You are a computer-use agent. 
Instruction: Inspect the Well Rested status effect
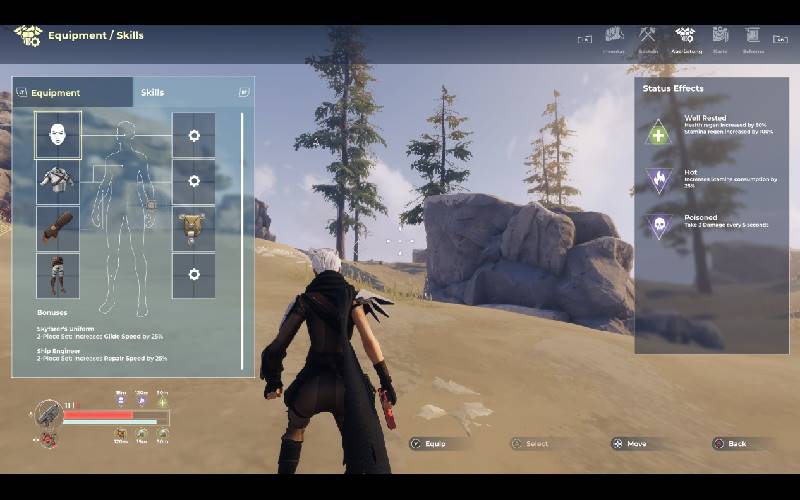coord(659,131)
